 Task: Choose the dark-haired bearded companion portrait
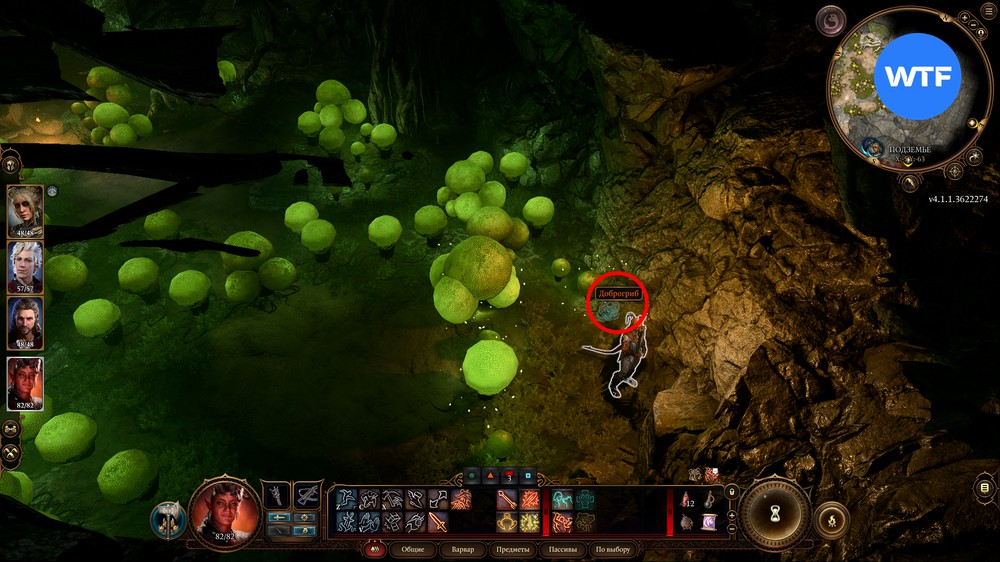pos(25,324)
